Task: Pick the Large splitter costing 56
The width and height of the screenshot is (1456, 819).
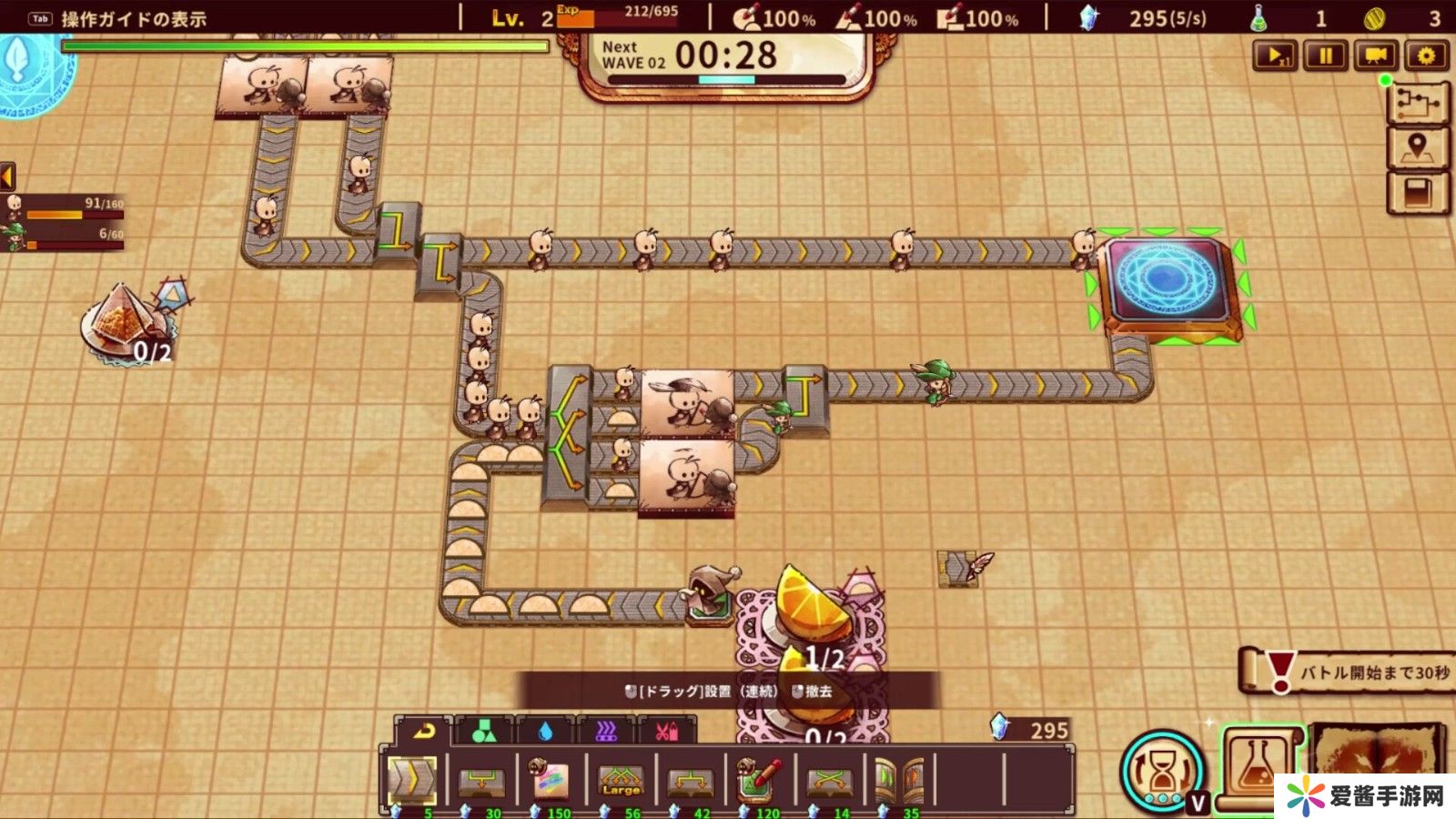Action: pos(621,779)
